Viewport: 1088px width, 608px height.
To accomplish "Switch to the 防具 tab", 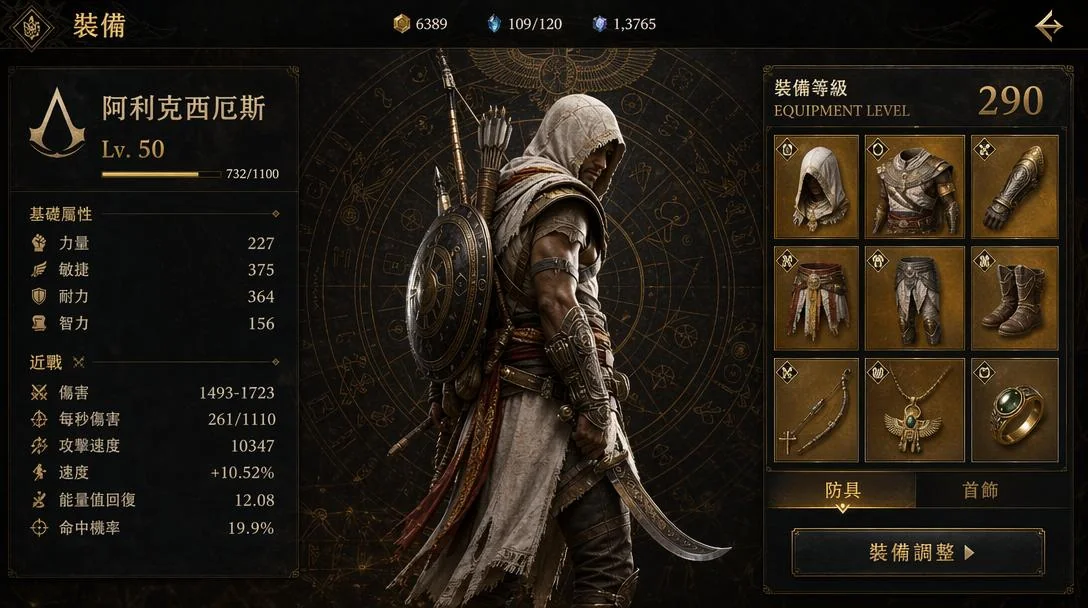I will click(842, 490).
